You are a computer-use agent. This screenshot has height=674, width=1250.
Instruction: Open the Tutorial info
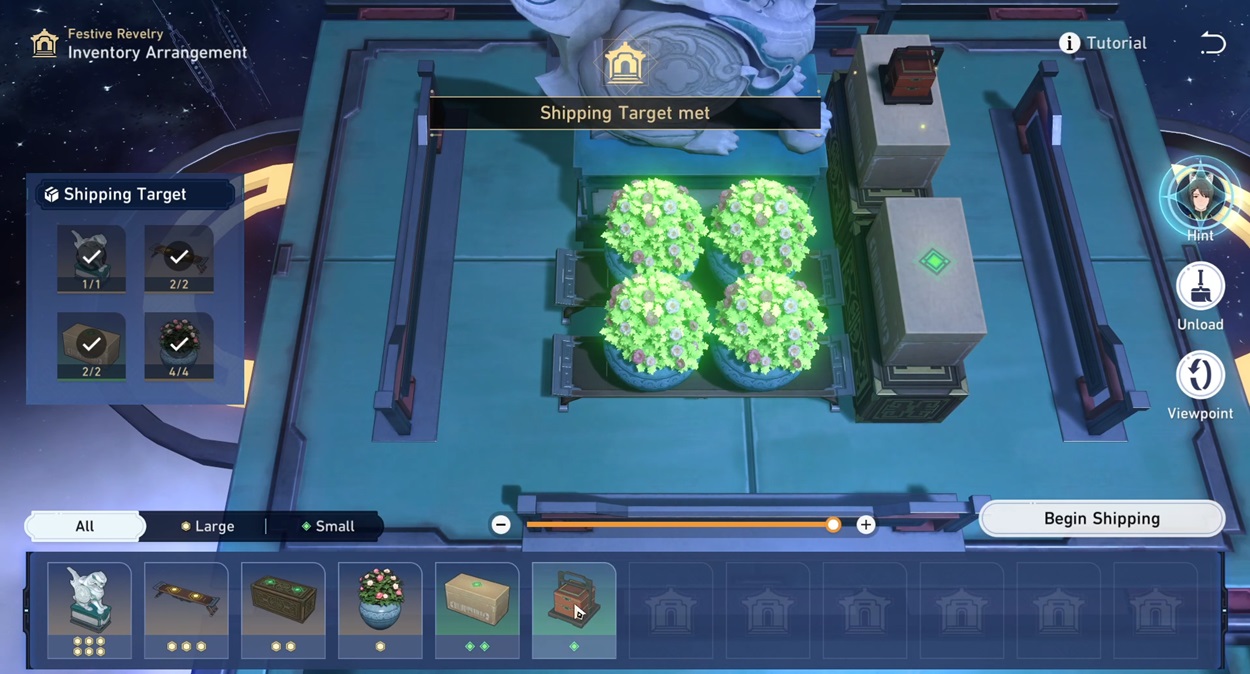[1103, 43]
